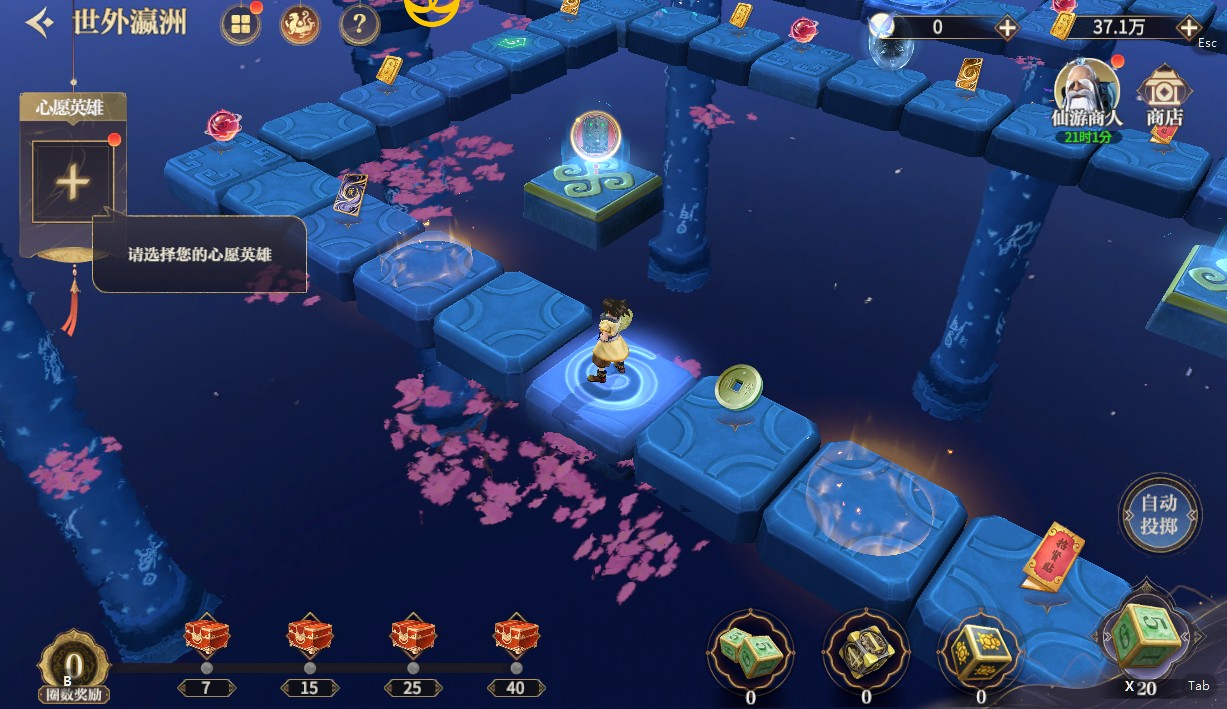Claim the 40-lap reward chest
The image size is (1227, 709).
(516, 637)
